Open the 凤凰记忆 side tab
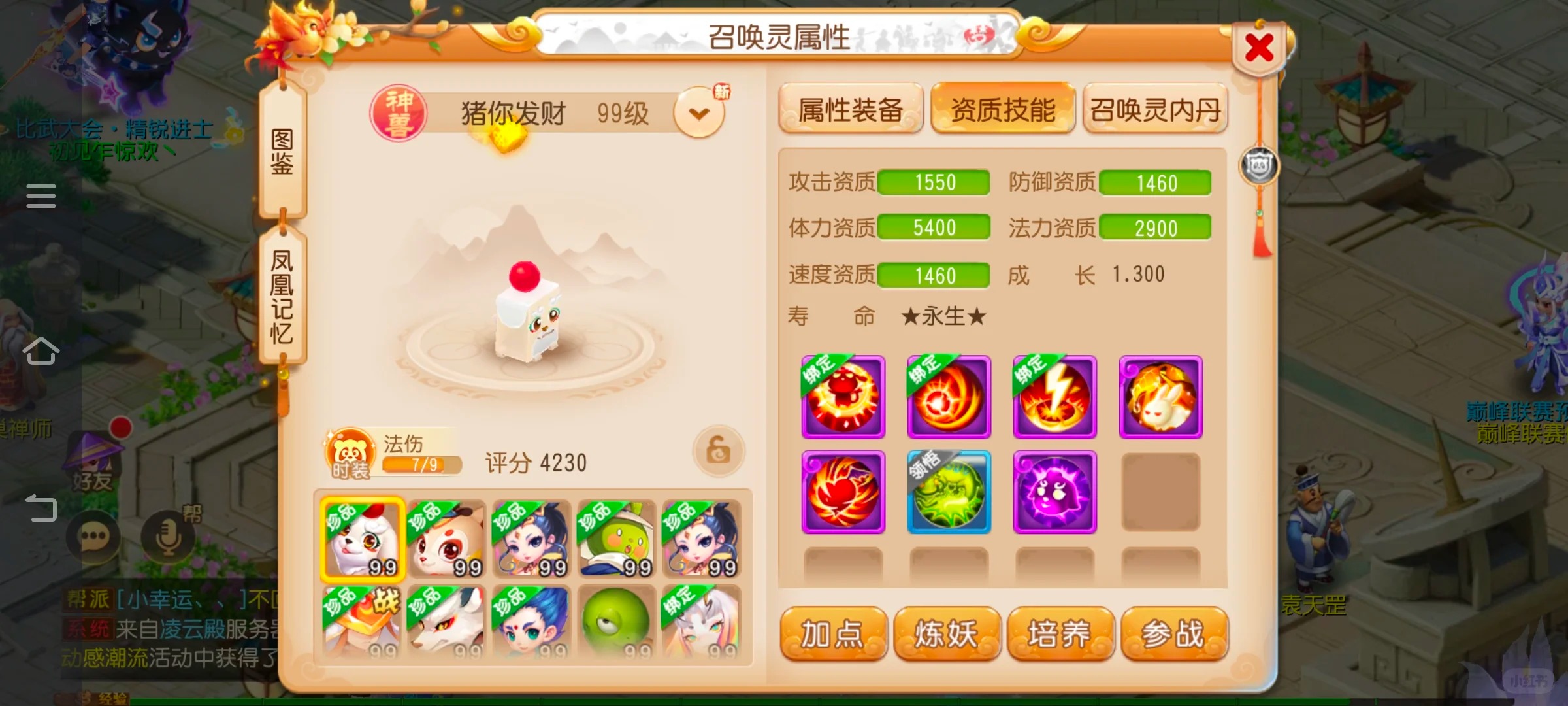This screenshot has height=706, width=1568. pos(282,295)
